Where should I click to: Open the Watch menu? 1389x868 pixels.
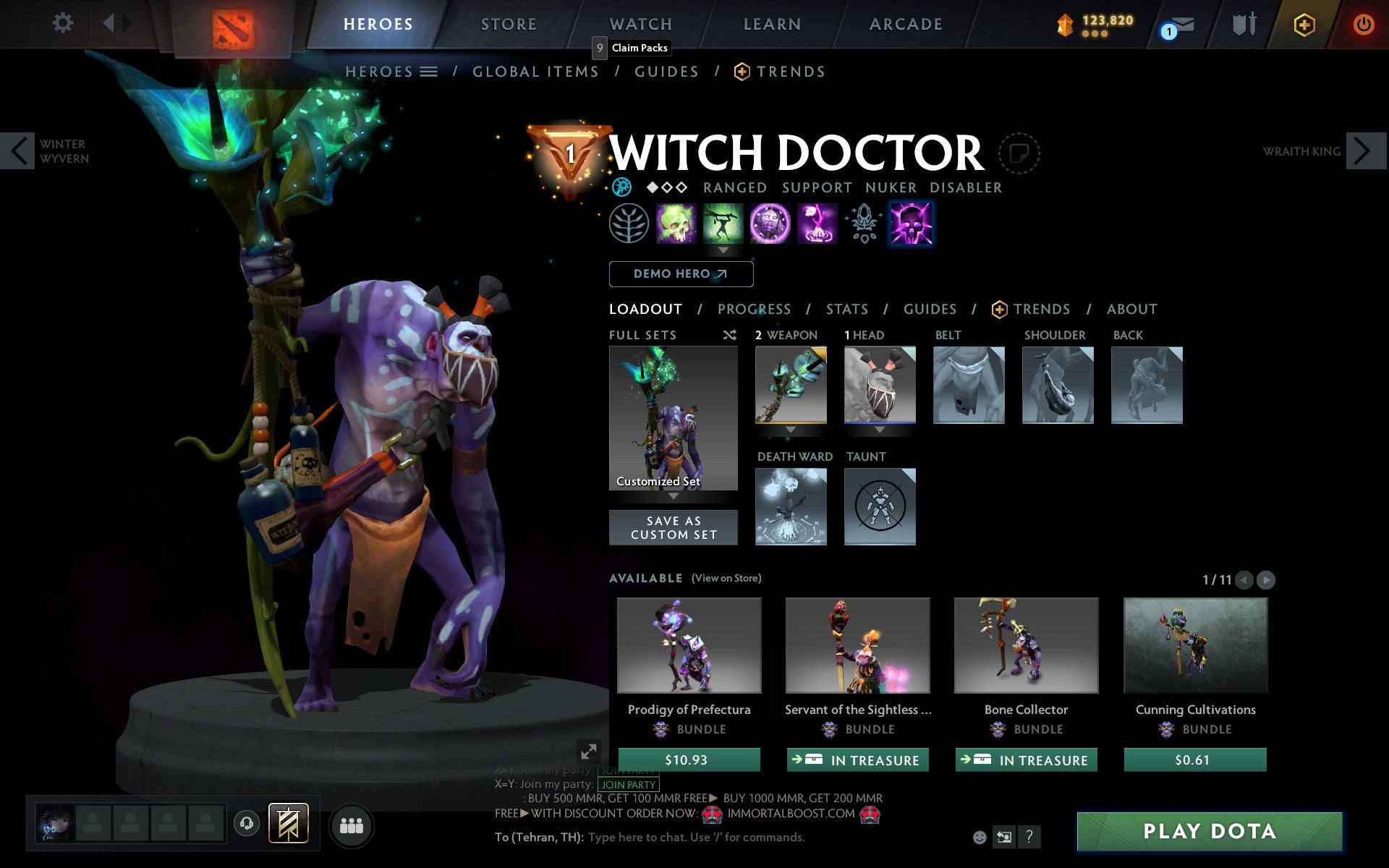(640, 24)
